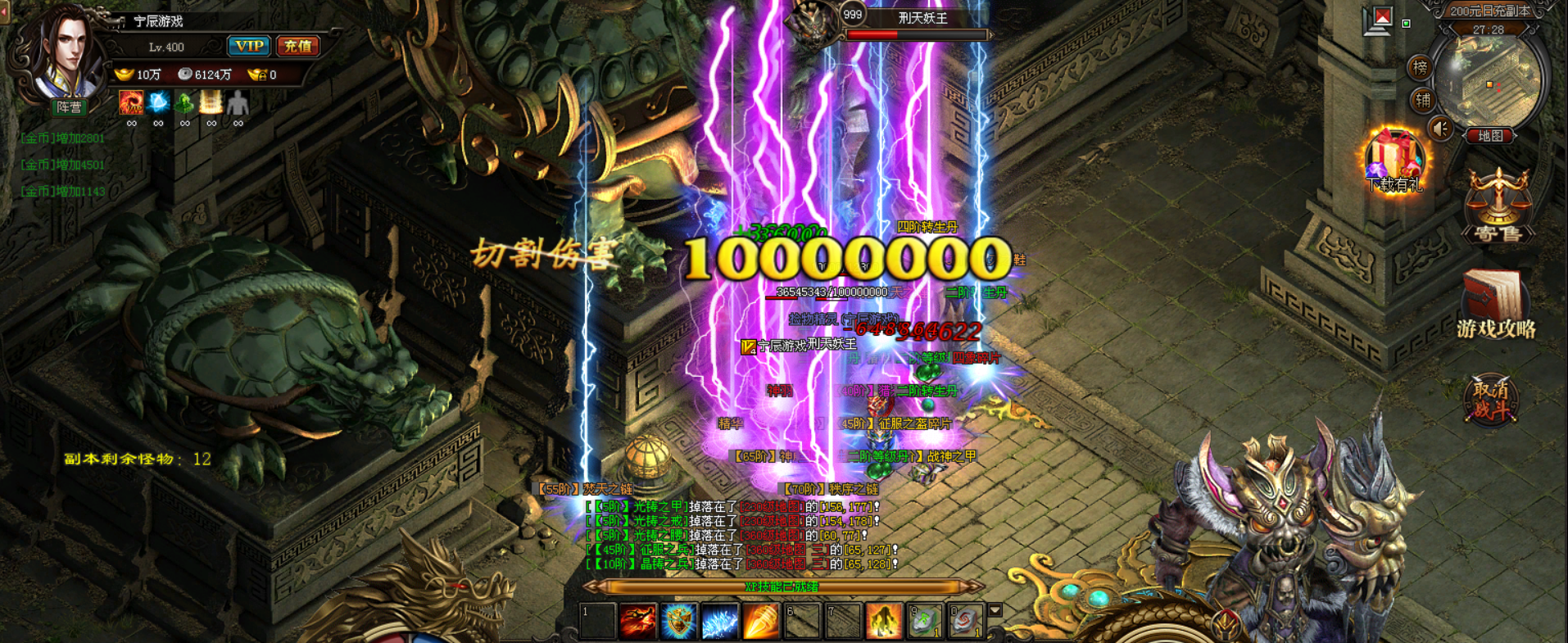The image size is (1568, 643).
Task: Select the blue crystal buff icon
Action: tap(158, 102)
